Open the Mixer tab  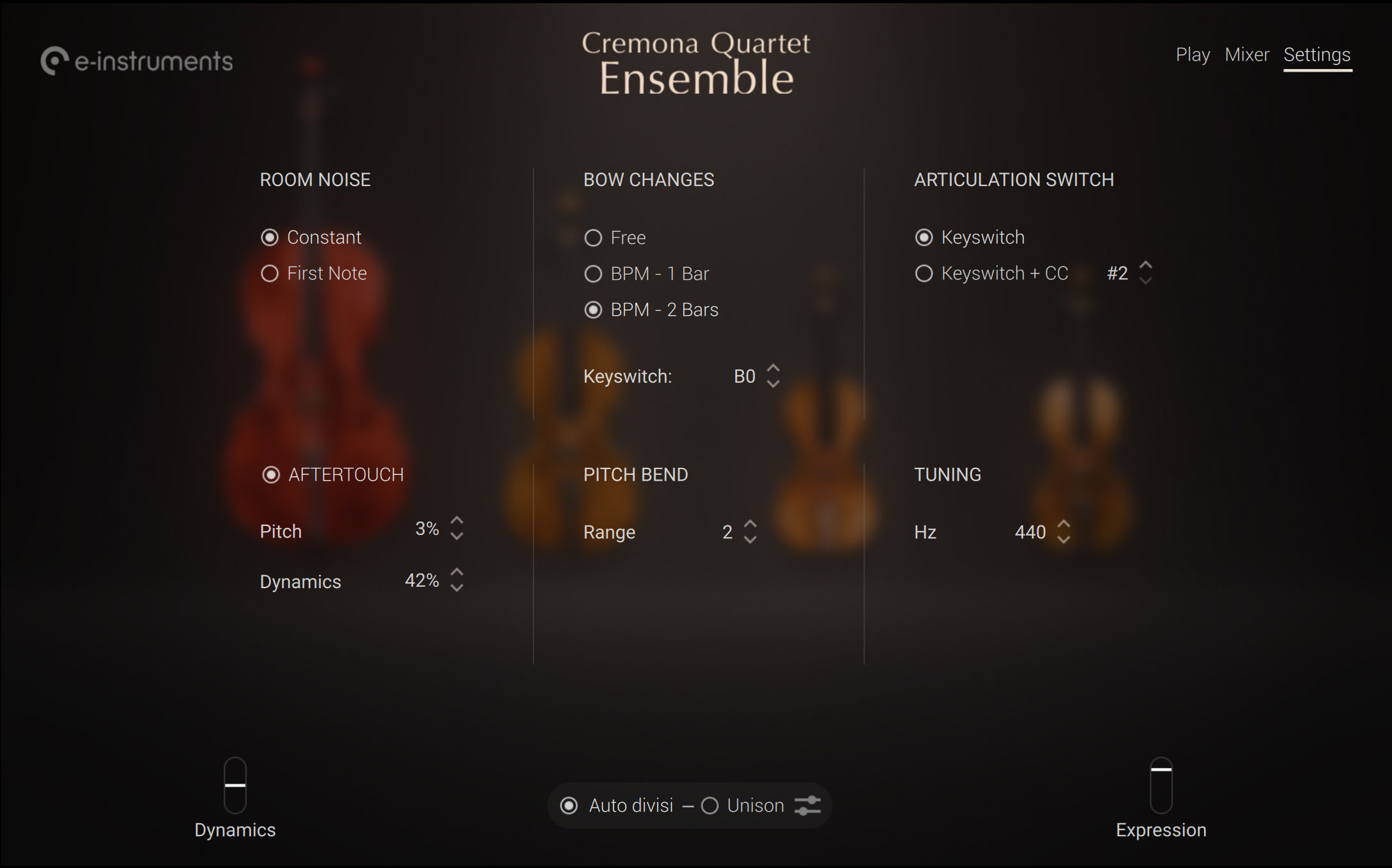click(x=1246, y=55)
